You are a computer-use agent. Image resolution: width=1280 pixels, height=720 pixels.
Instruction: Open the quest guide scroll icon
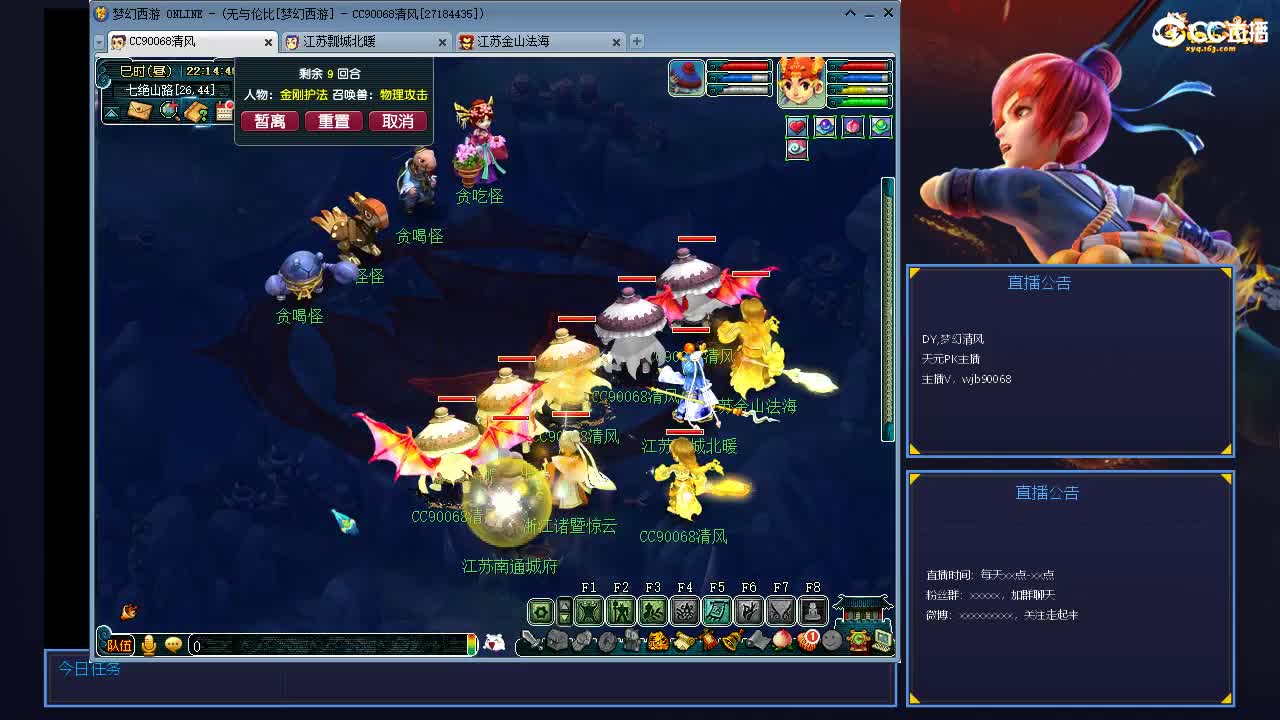pos(197,112)
